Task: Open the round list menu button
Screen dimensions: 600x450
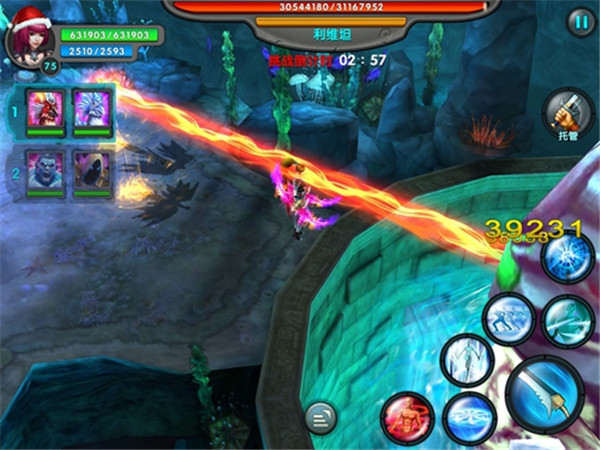Action: [x=321, y=416]
